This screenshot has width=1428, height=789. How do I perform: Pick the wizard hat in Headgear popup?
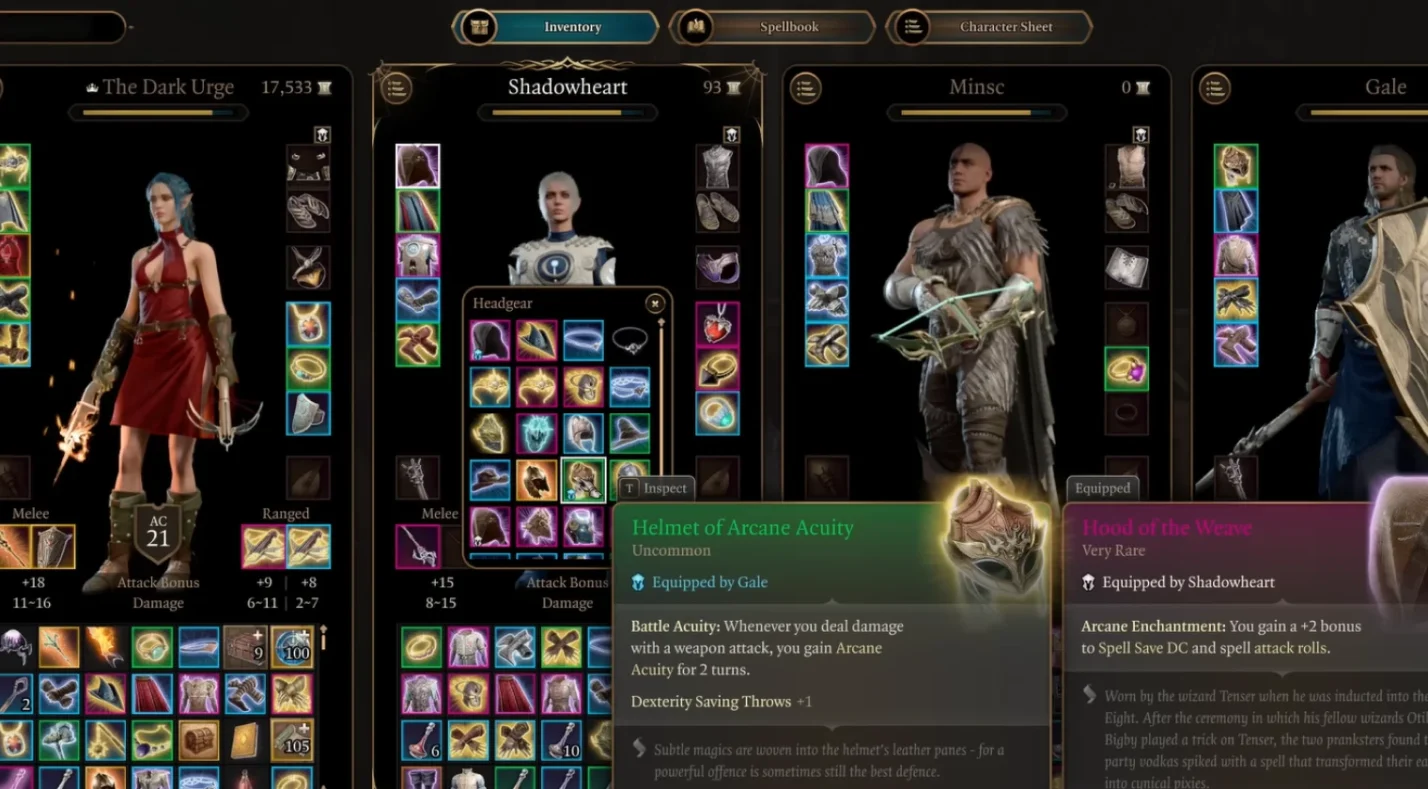click(x=629, y=434)
